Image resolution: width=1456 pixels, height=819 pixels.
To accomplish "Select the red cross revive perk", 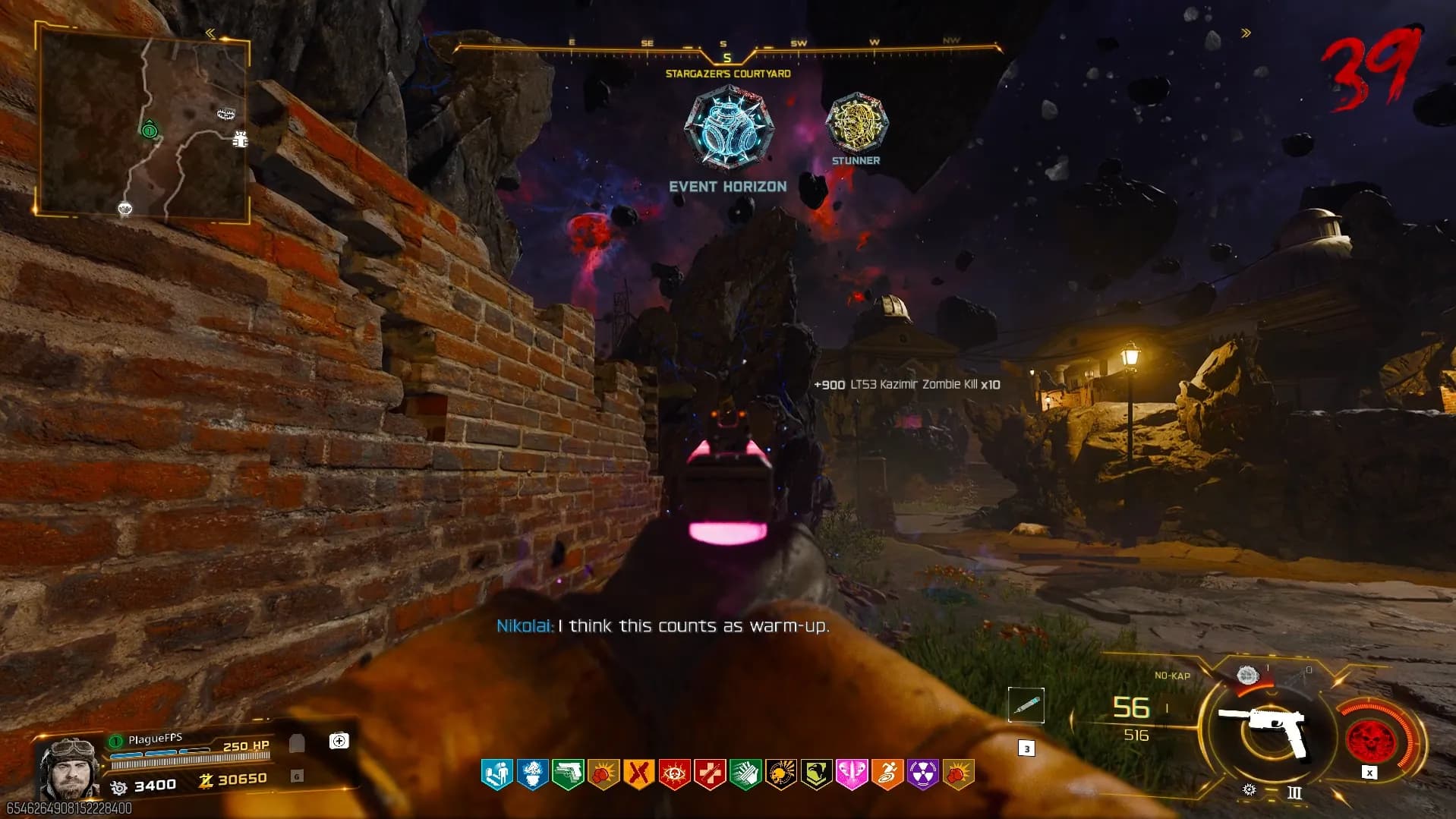I will [710, 774].
